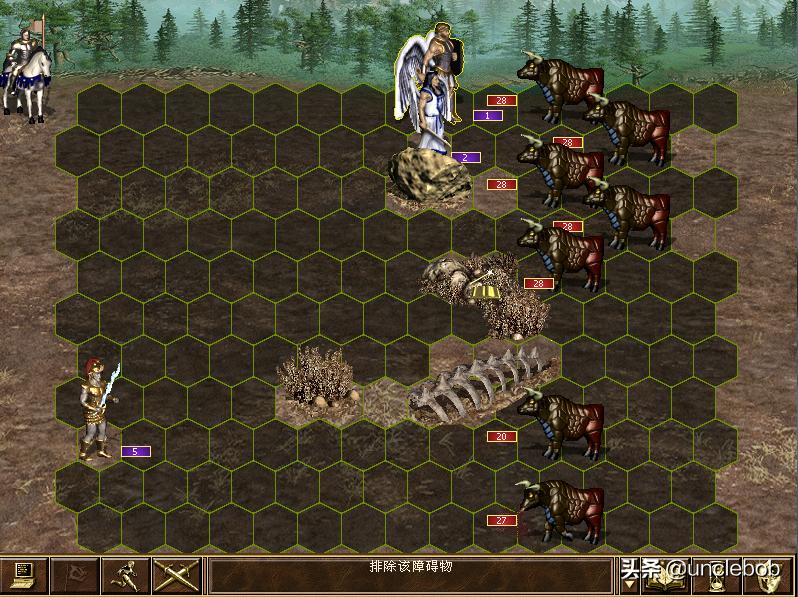Click the combat log message bar
The height and width of the screenshot is (597, 798).
(x=410, y=576)
